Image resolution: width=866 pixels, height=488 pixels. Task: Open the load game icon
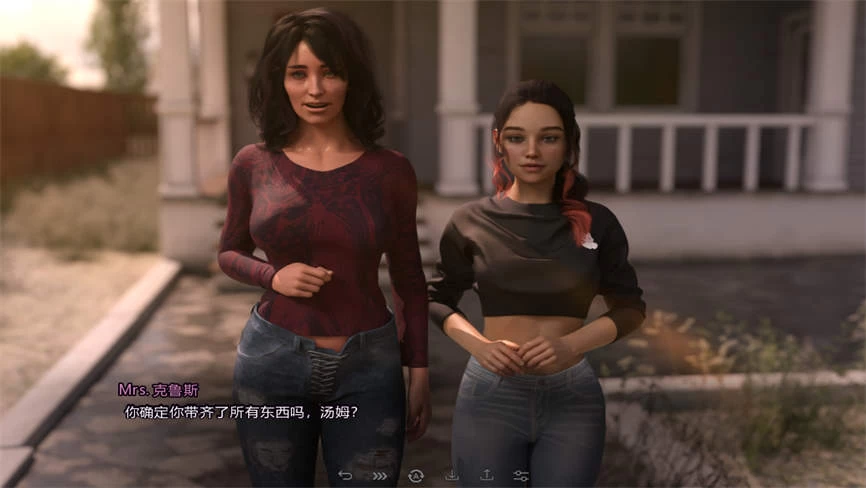coord(486,475)
